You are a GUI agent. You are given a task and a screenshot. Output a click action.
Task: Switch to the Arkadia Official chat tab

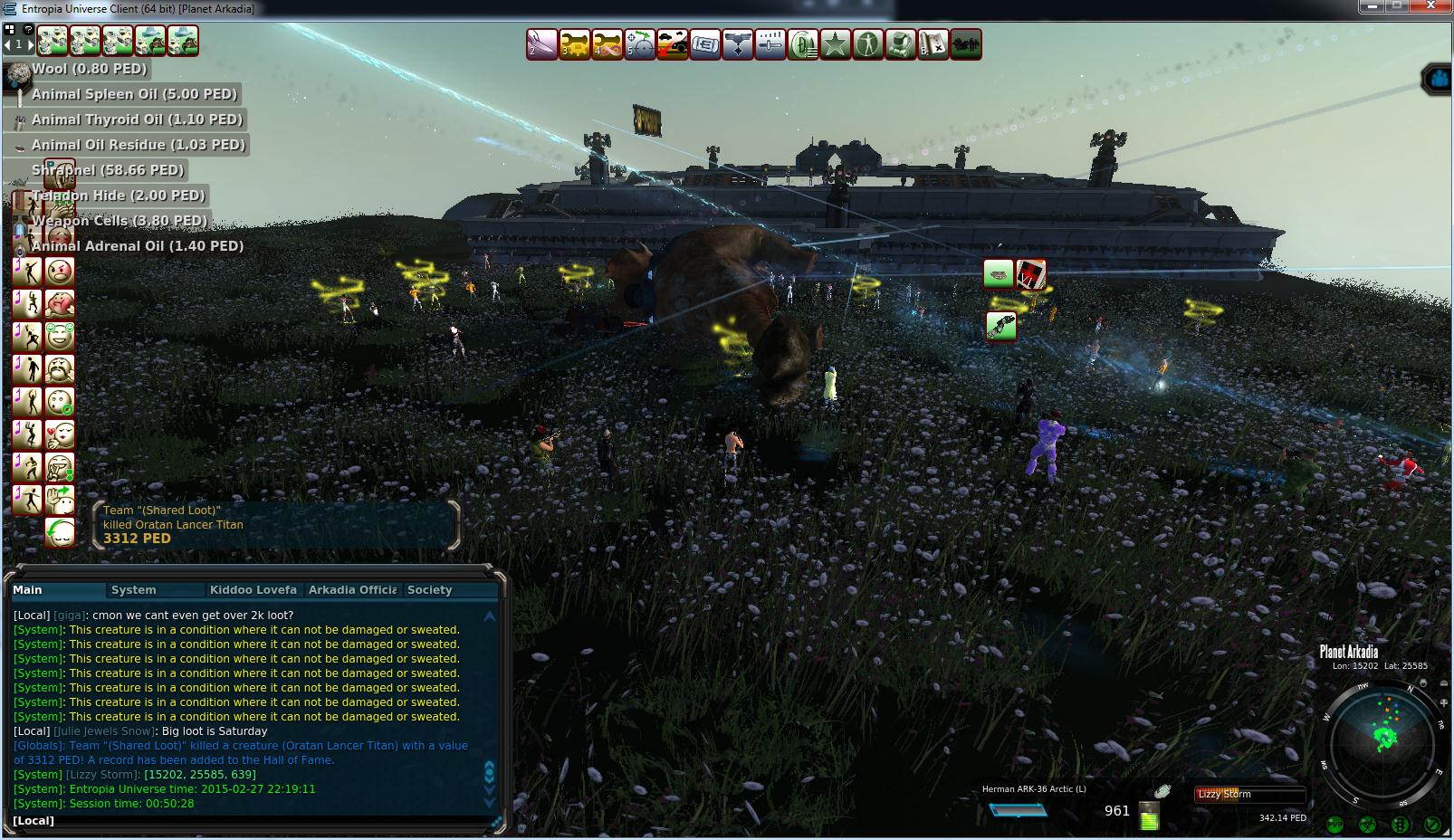pos(352,590)
